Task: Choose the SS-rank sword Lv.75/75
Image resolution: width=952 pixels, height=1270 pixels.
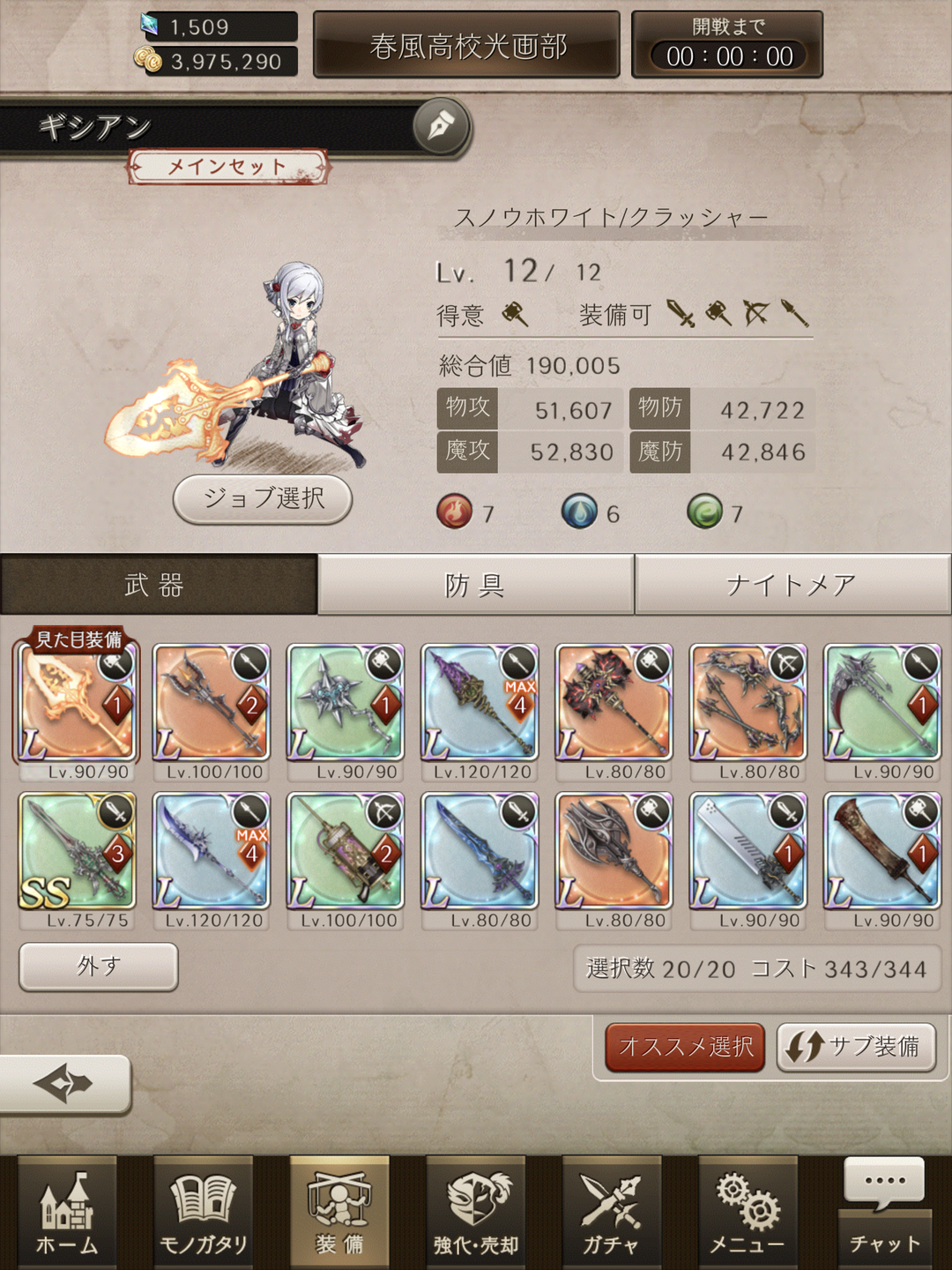Action: [77, 851]
